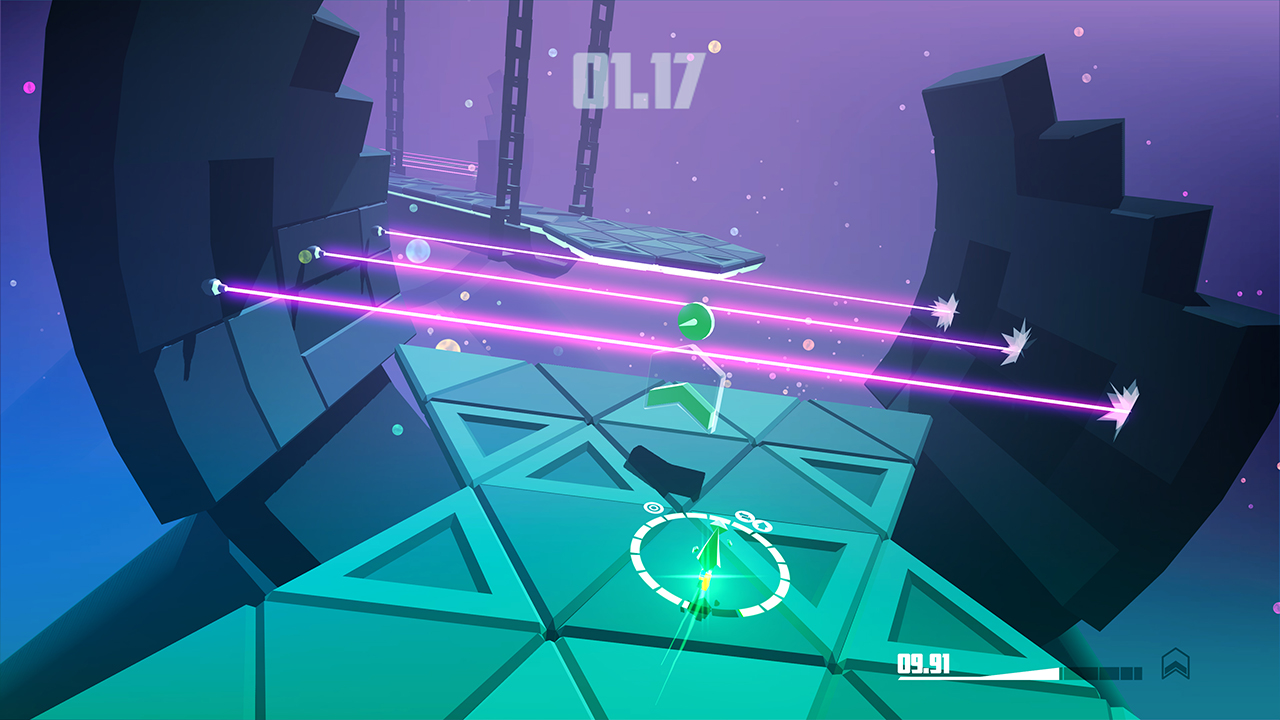Viewport: 1280px width, 720px height.
Task: Click the leftmost laser emitter node
Action: [x=215, y=288]
